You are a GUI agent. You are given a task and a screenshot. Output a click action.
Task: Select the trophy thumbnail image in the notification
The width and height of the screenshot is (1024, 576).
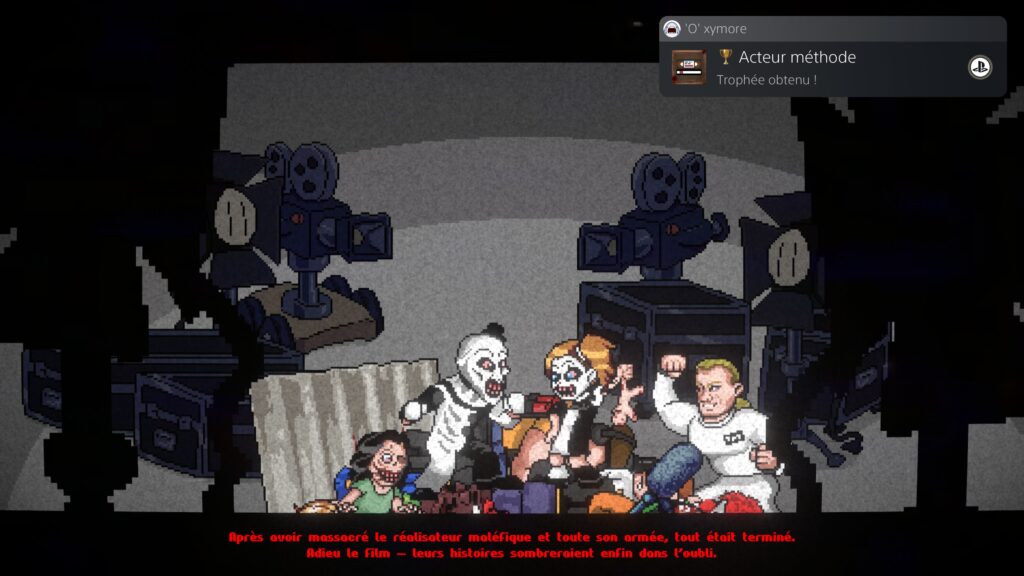(688, 67)
